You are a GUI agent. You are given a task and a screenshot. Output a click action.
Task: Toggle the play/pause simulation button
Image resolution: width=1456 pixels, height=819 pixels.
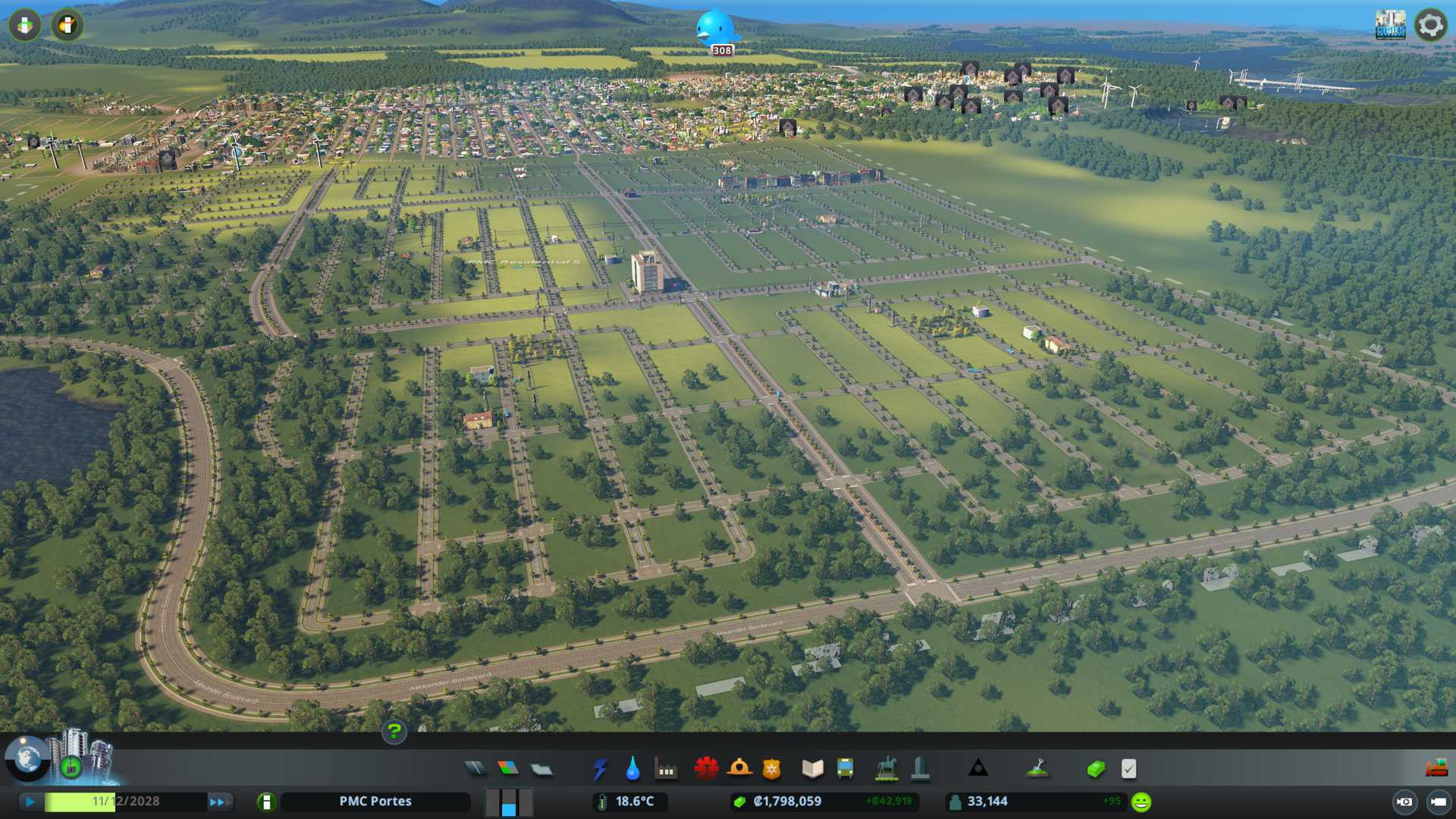pyautogui.click(x=30, y=802)
